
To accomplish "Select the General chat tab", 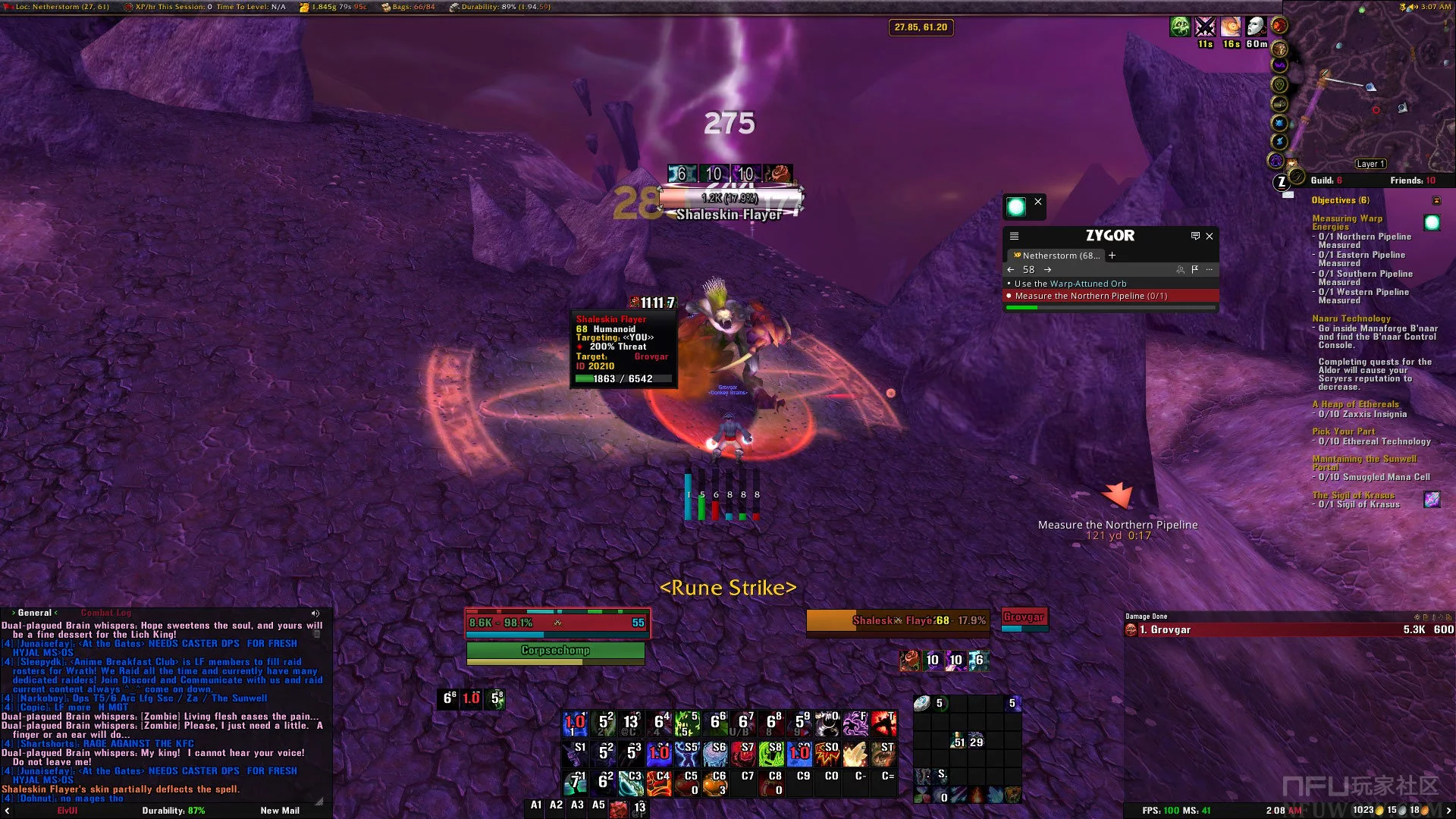I will (35, 613).
